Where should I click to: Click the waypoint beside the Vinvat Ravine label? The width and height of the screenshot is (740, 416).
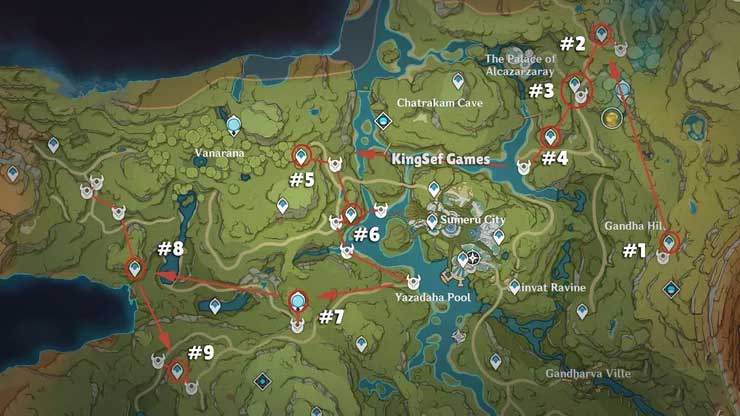click(x=514, y=286)
